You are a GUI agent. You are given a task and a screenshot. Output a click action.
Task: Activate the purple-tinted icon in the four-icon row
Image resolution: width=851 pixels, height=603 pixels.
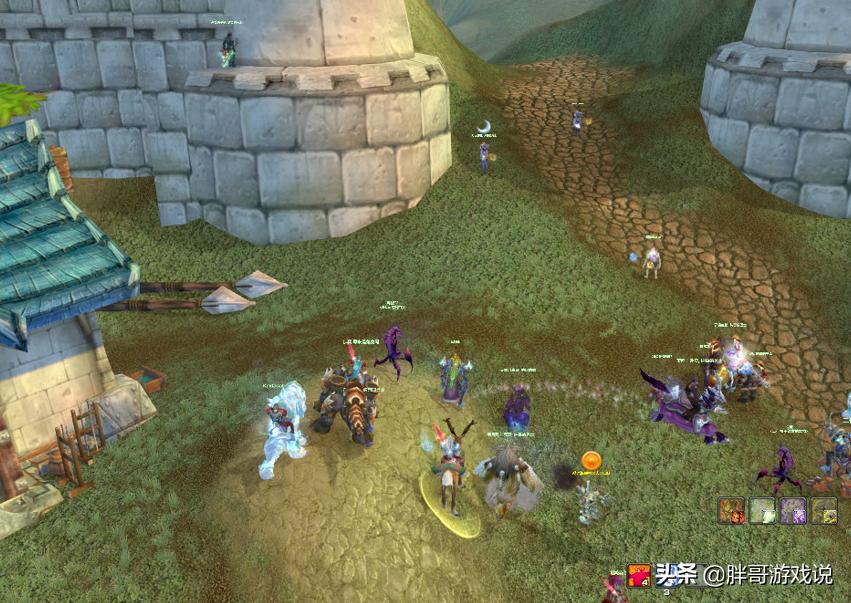point(793,511)
